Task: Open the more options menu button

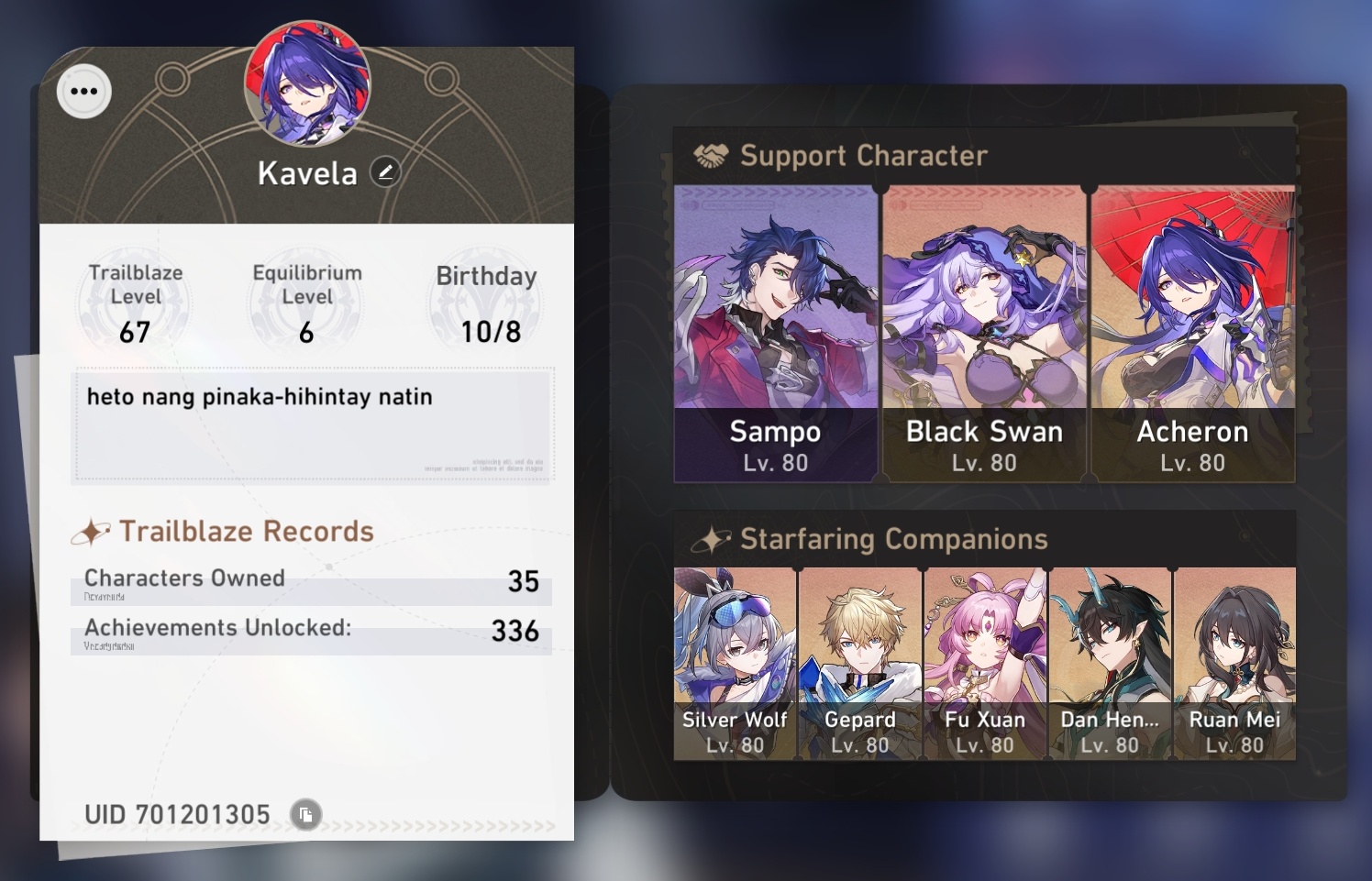Action: tap(83, 91)
